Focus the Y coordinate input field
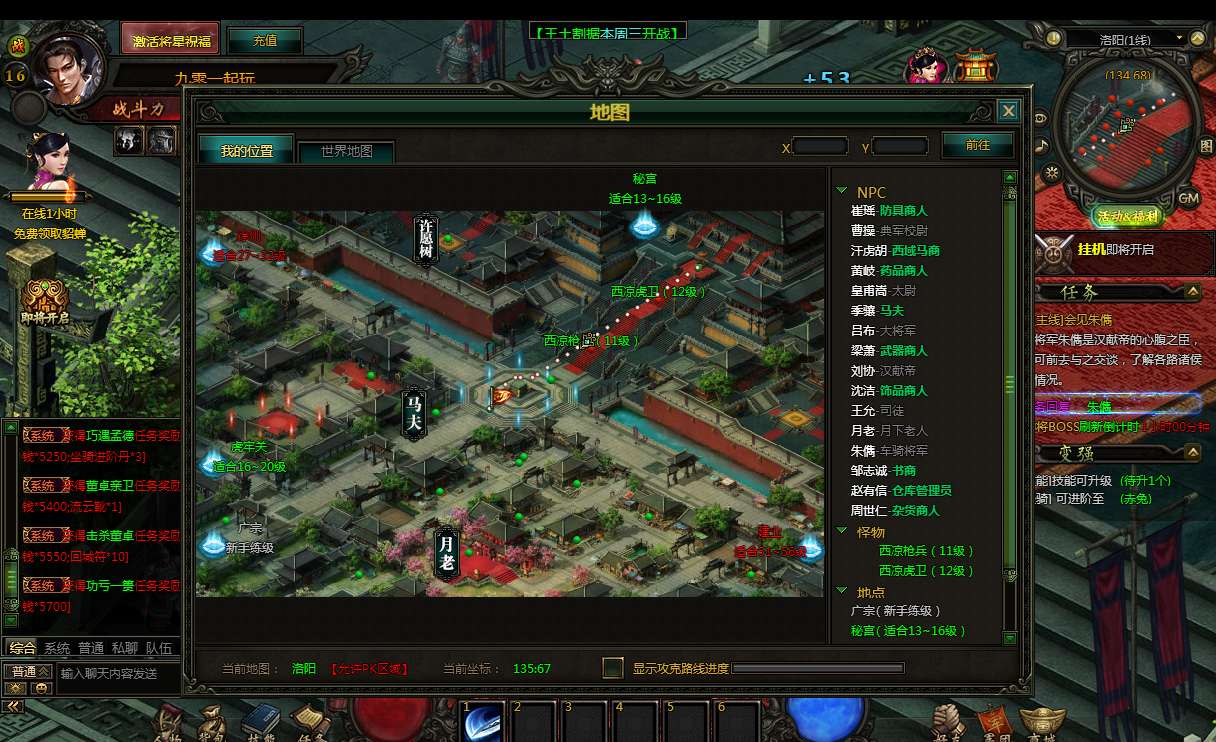This screenshot has width=1216, height=742. [900, 147]
